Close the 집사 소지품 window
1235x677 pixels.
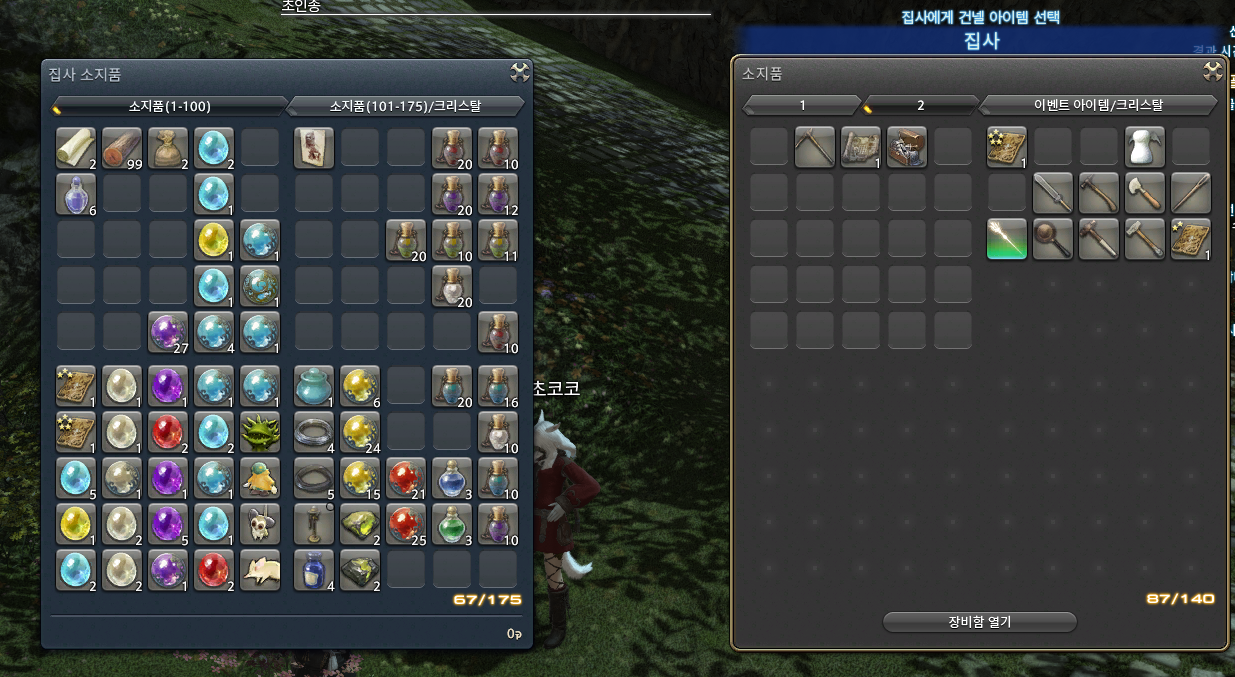tap(519, 72)
